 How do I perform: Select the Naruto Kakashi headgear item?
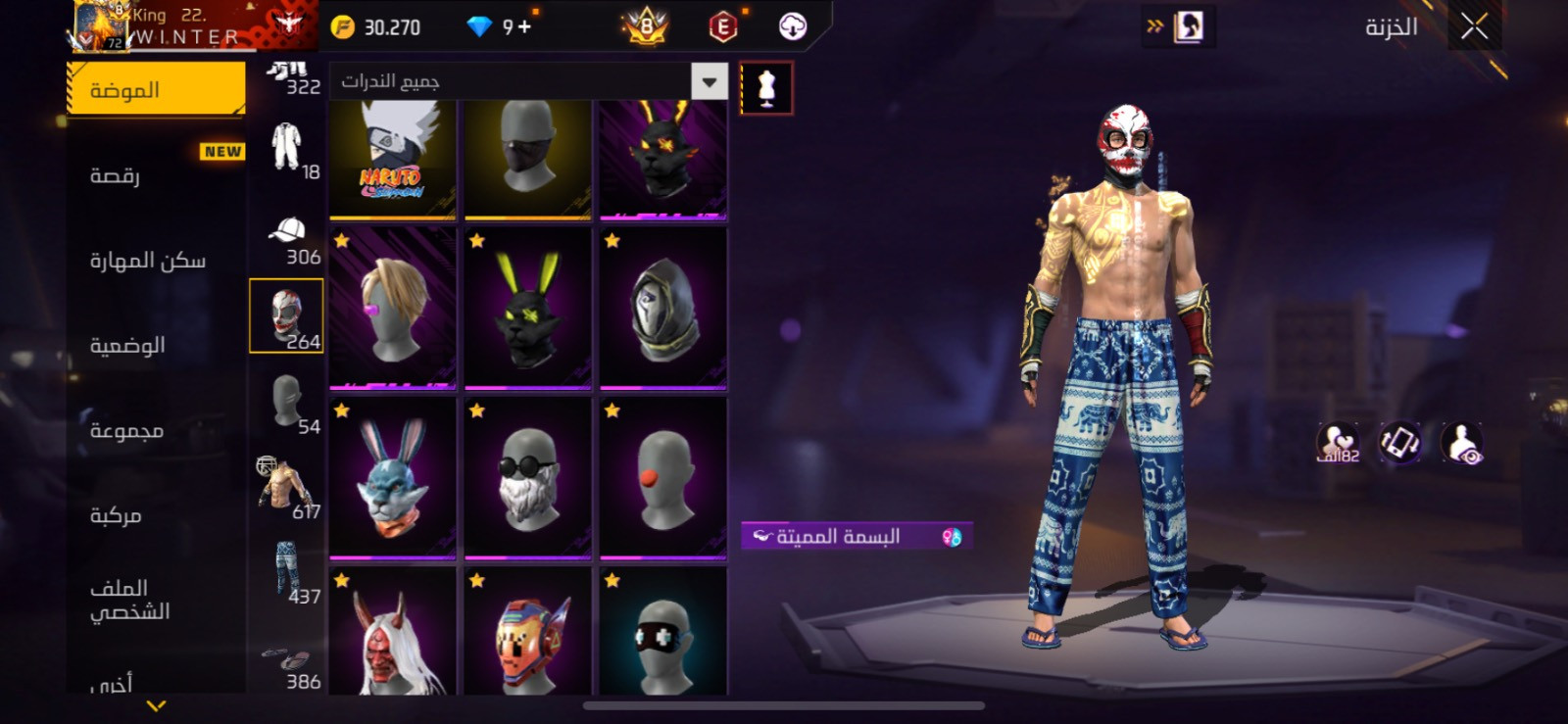coord(393,157)
